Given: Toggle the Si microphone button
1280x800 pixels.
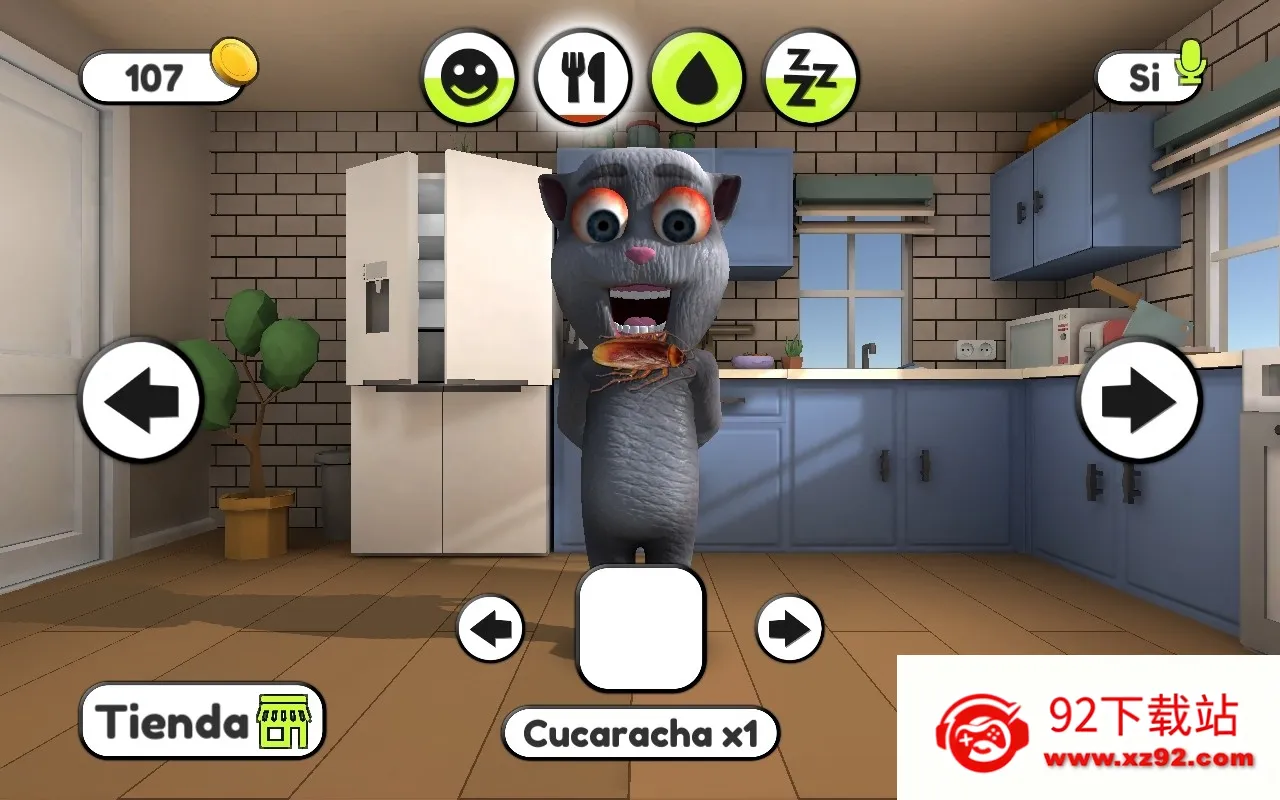Looking at the screenshot, I should pos(1150,76).
